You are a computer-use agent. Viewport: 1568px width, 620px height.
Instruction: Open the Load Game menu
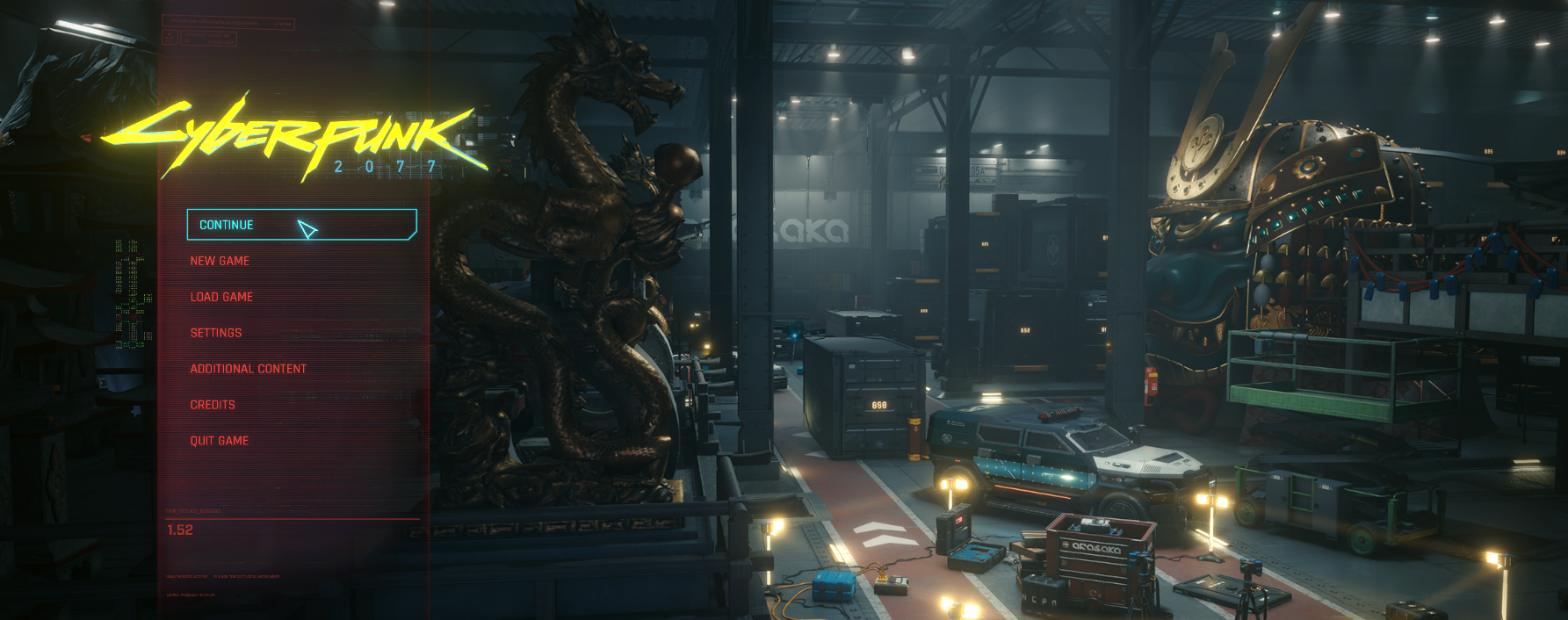click(221, 297)
